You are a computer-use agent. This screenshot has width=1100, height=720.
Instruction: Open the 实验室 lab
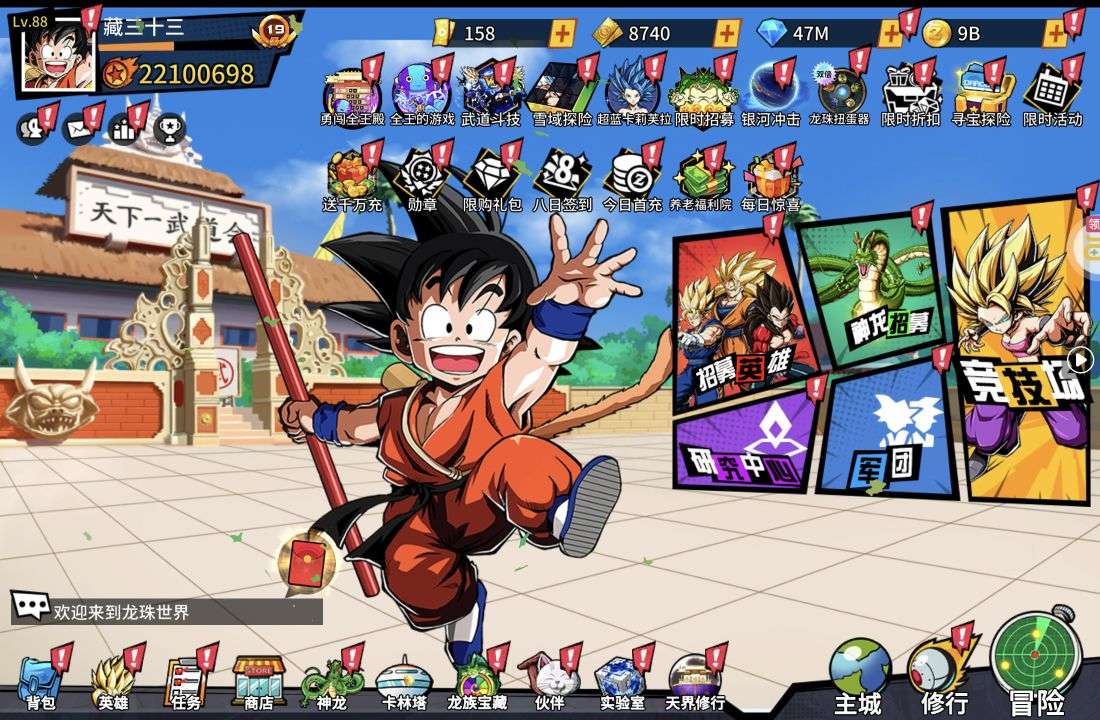click(x=622, y=681)
